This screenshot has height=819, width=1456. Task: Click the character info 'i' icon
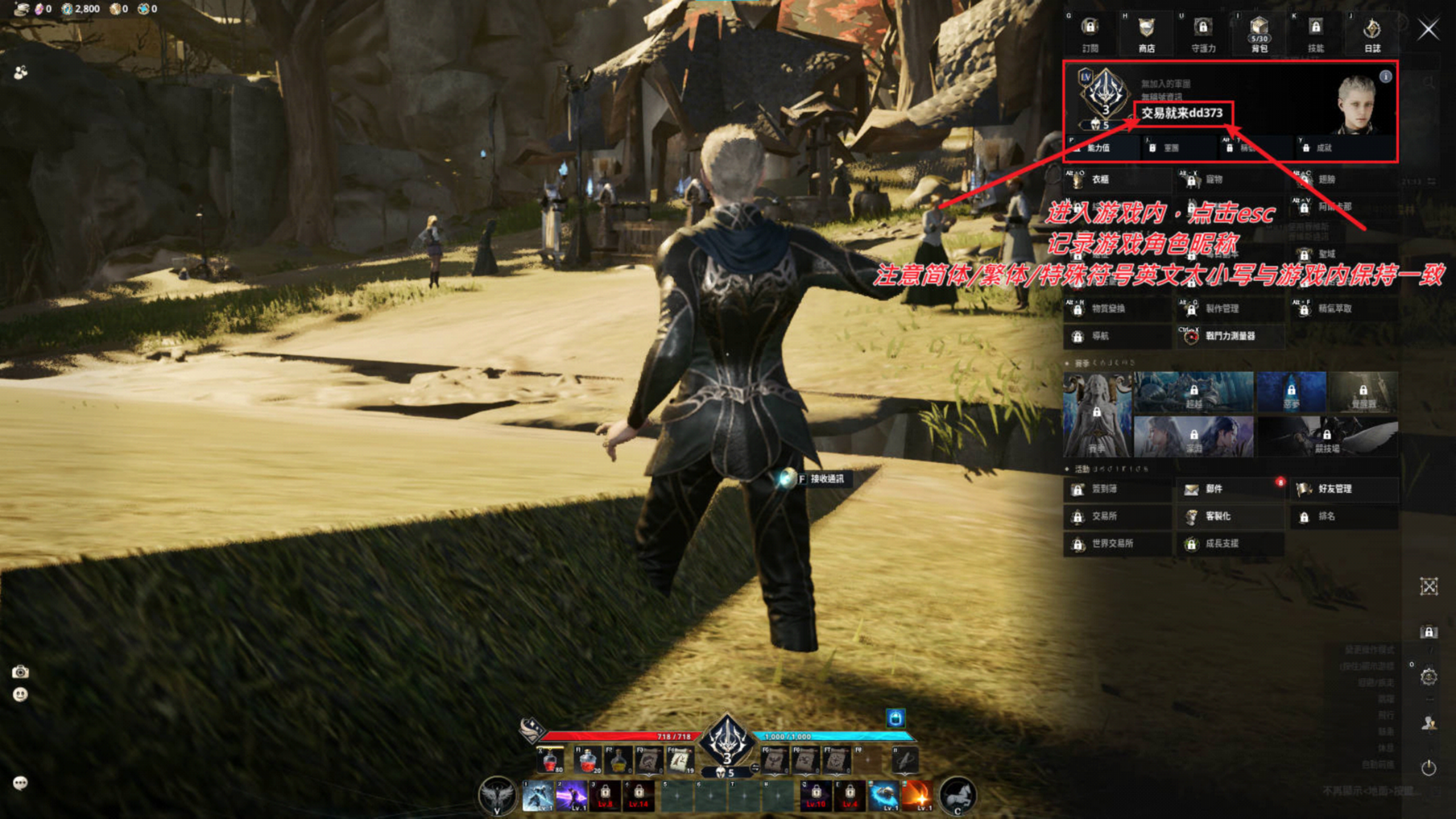point(1386,76)
